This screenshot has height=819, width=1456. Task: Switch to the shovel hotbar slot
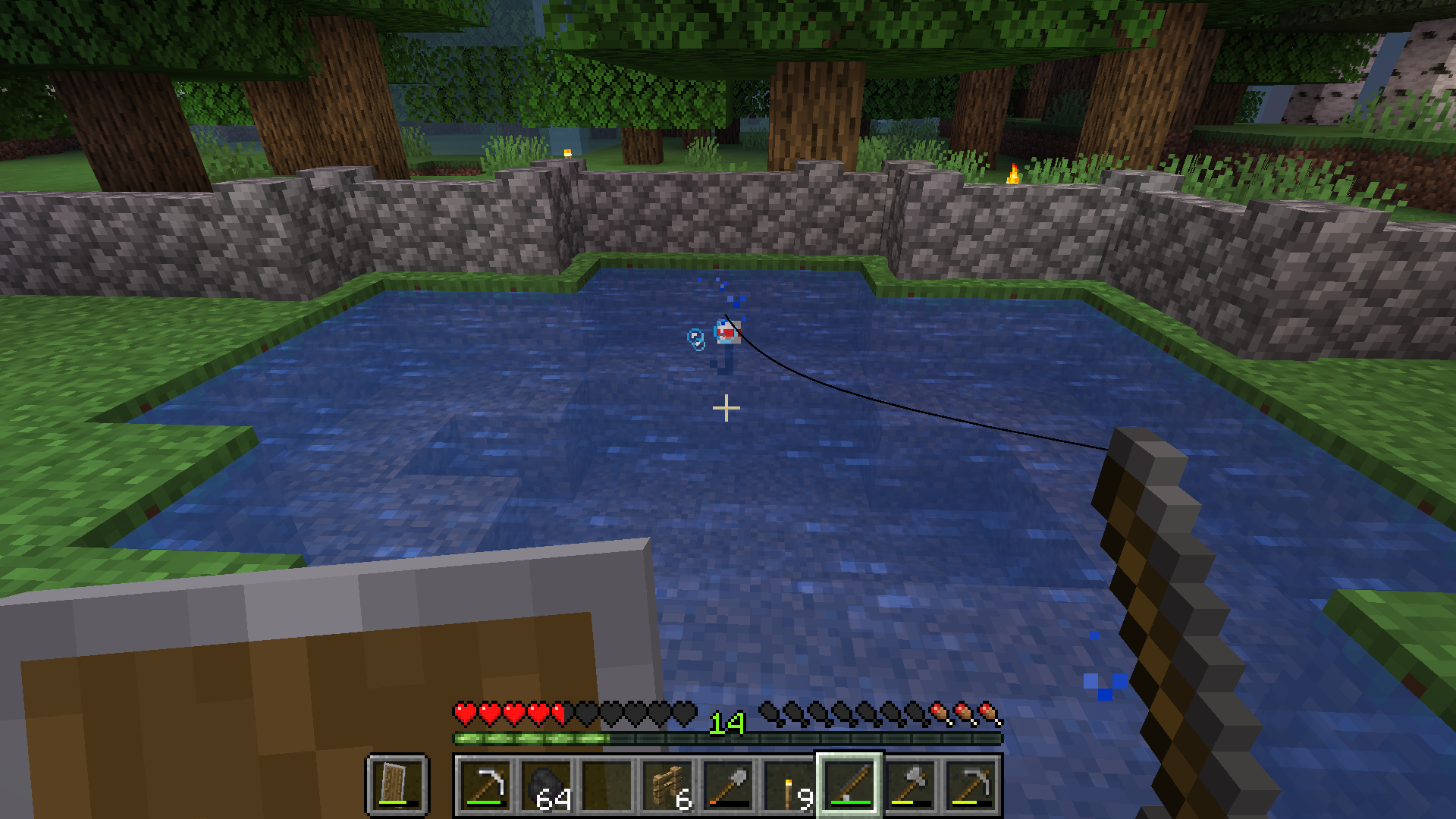729,785
